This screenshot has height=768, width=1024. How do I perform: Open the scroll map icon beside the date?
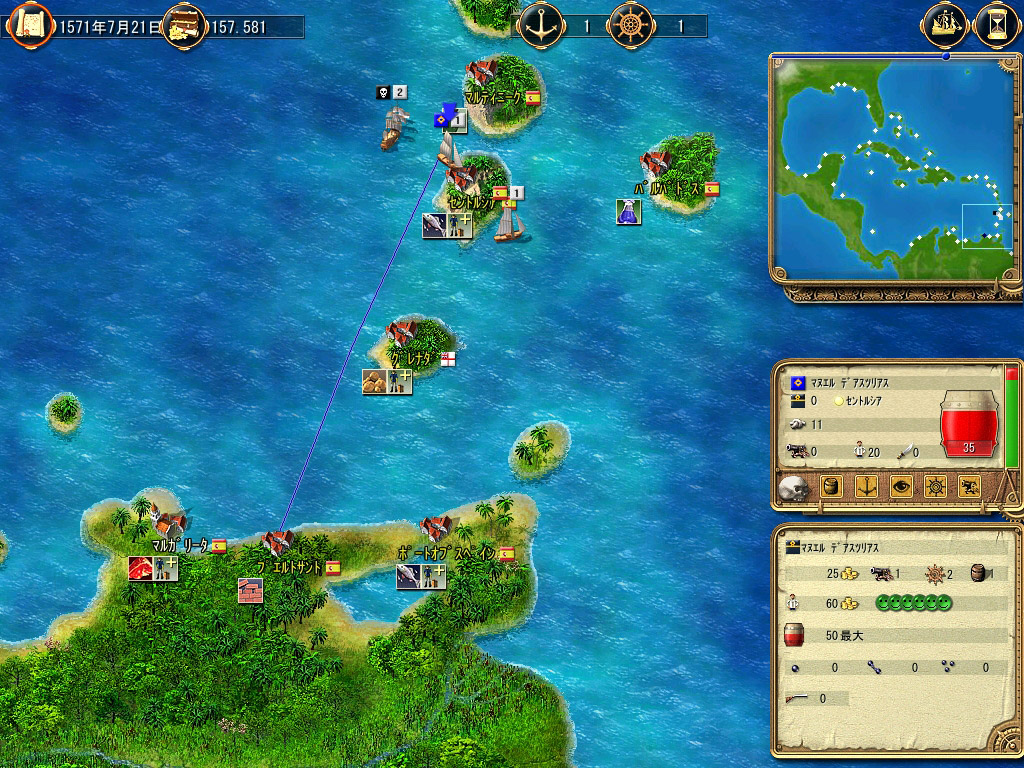click(x=29, y=23)
